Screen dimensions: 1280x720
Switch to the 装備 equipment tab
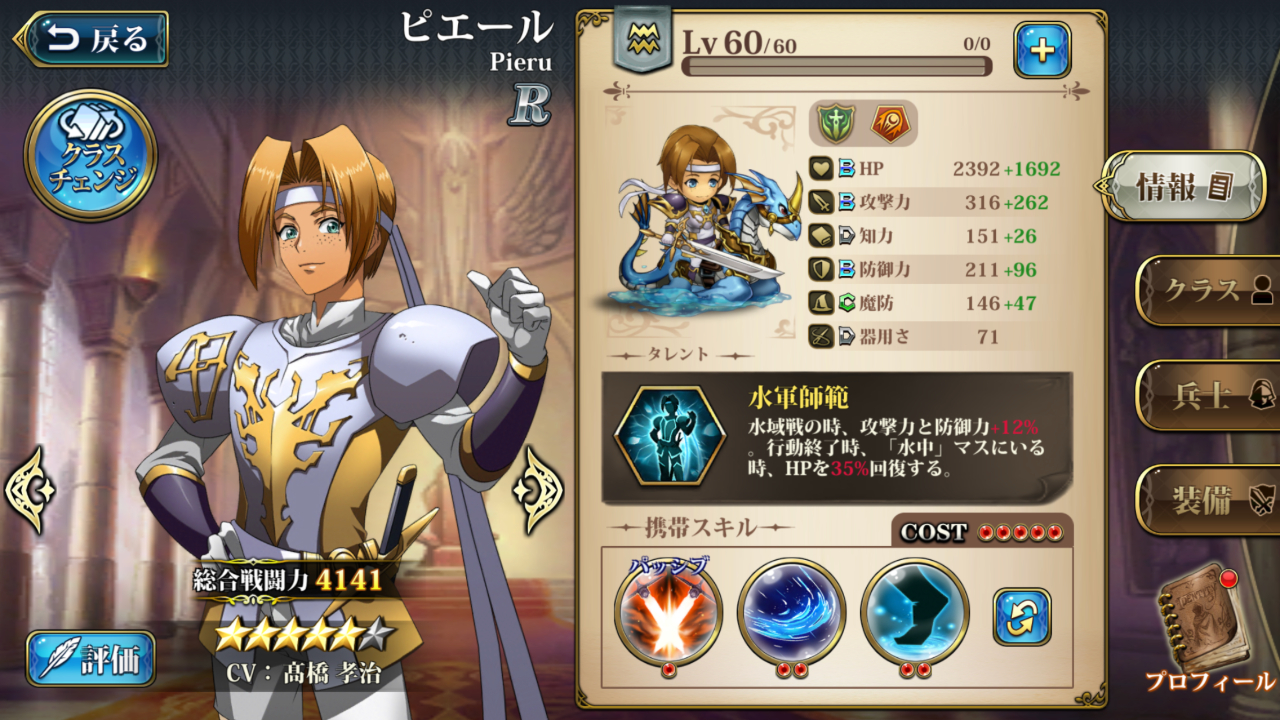pos(1211,500)
